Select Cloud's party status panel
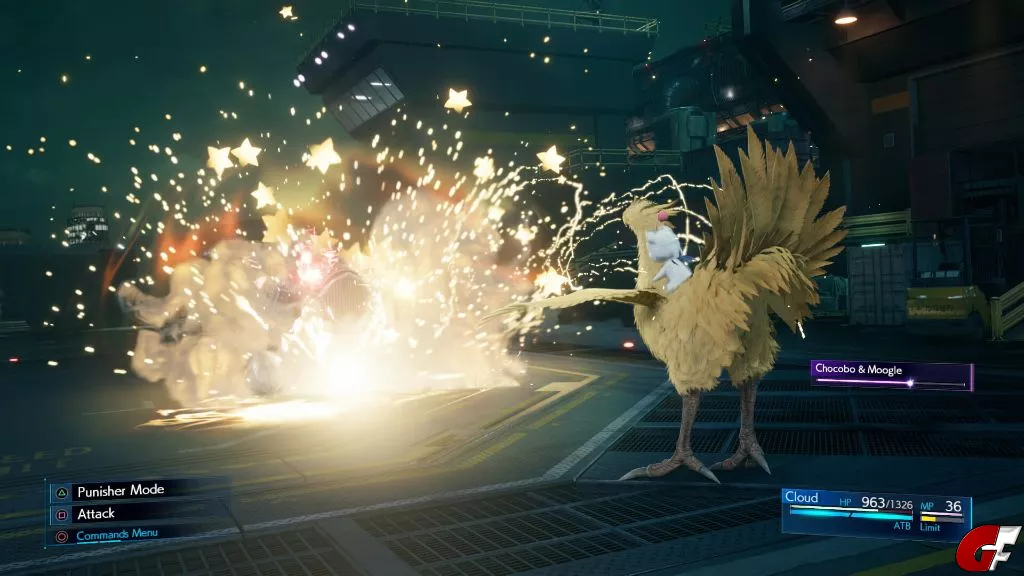This screenshot has height=576, width=1024. pyautogui.click(x=875, y=512)
